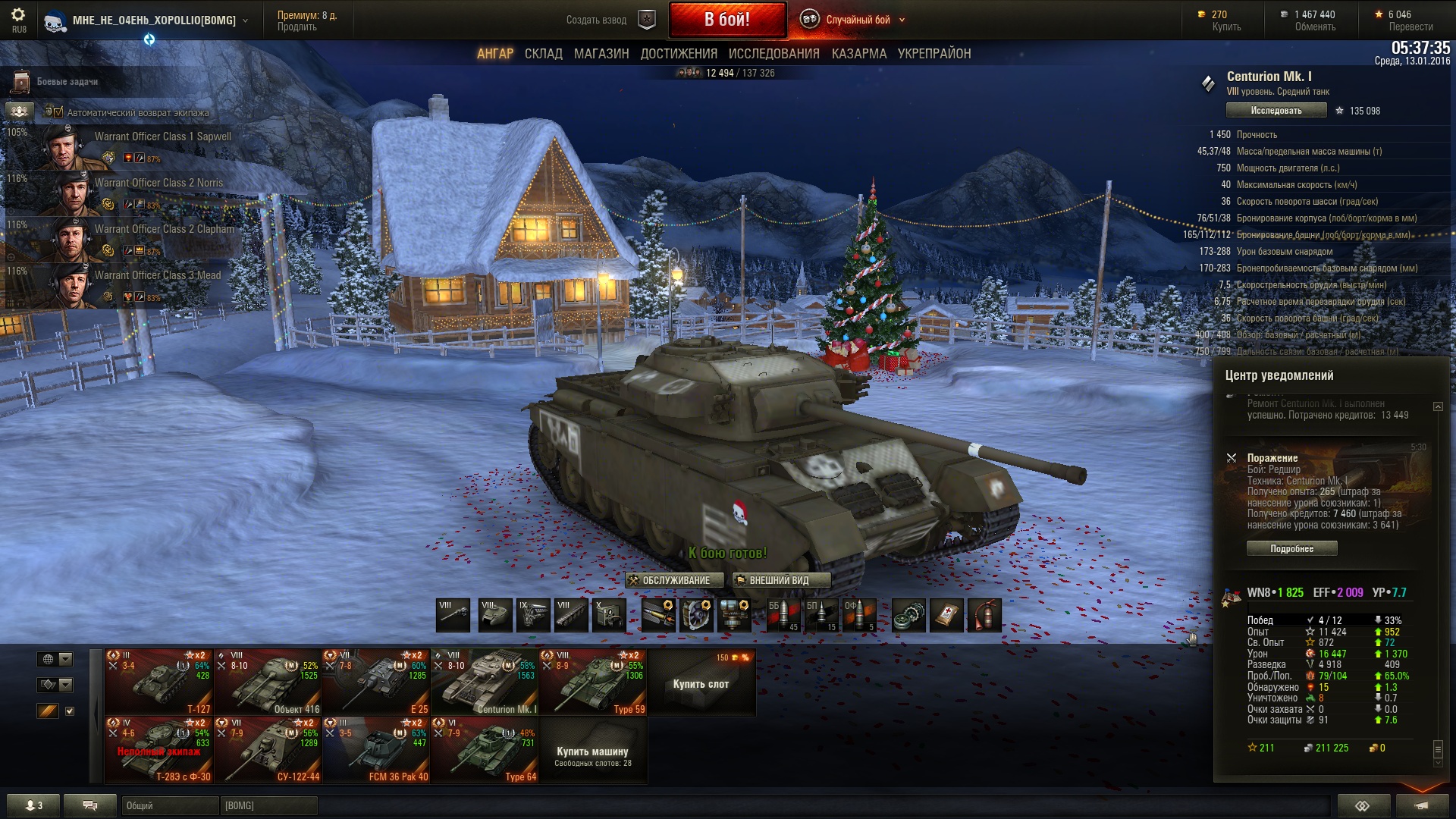Select the Объект 416 tank
The width and height of the screenshot is (1456, 819).
[x=268, y=682]
